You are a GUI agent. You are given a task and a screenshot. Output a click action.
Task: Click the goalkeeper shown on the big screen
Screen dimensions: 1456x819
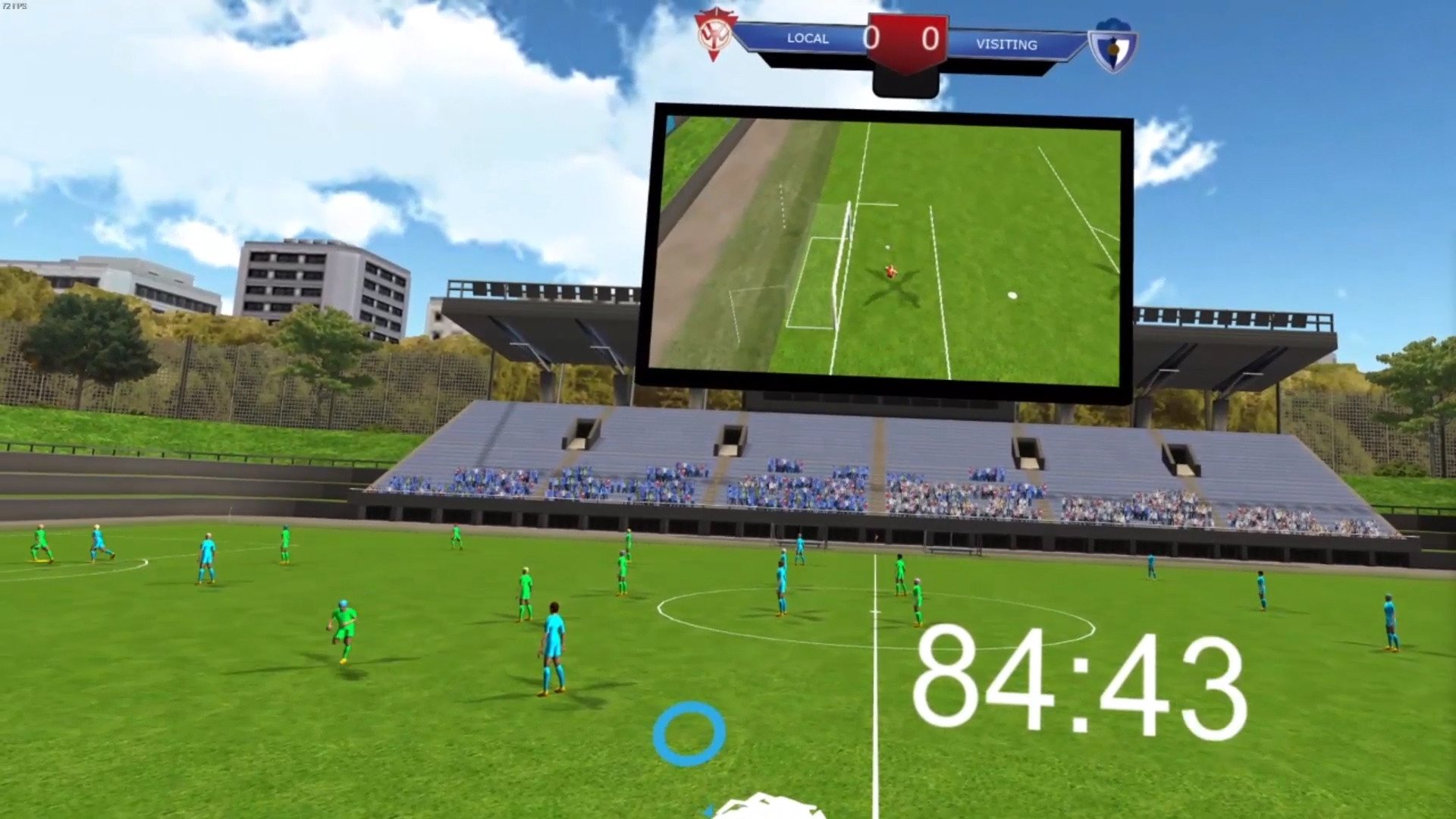[x=890, y=270]
